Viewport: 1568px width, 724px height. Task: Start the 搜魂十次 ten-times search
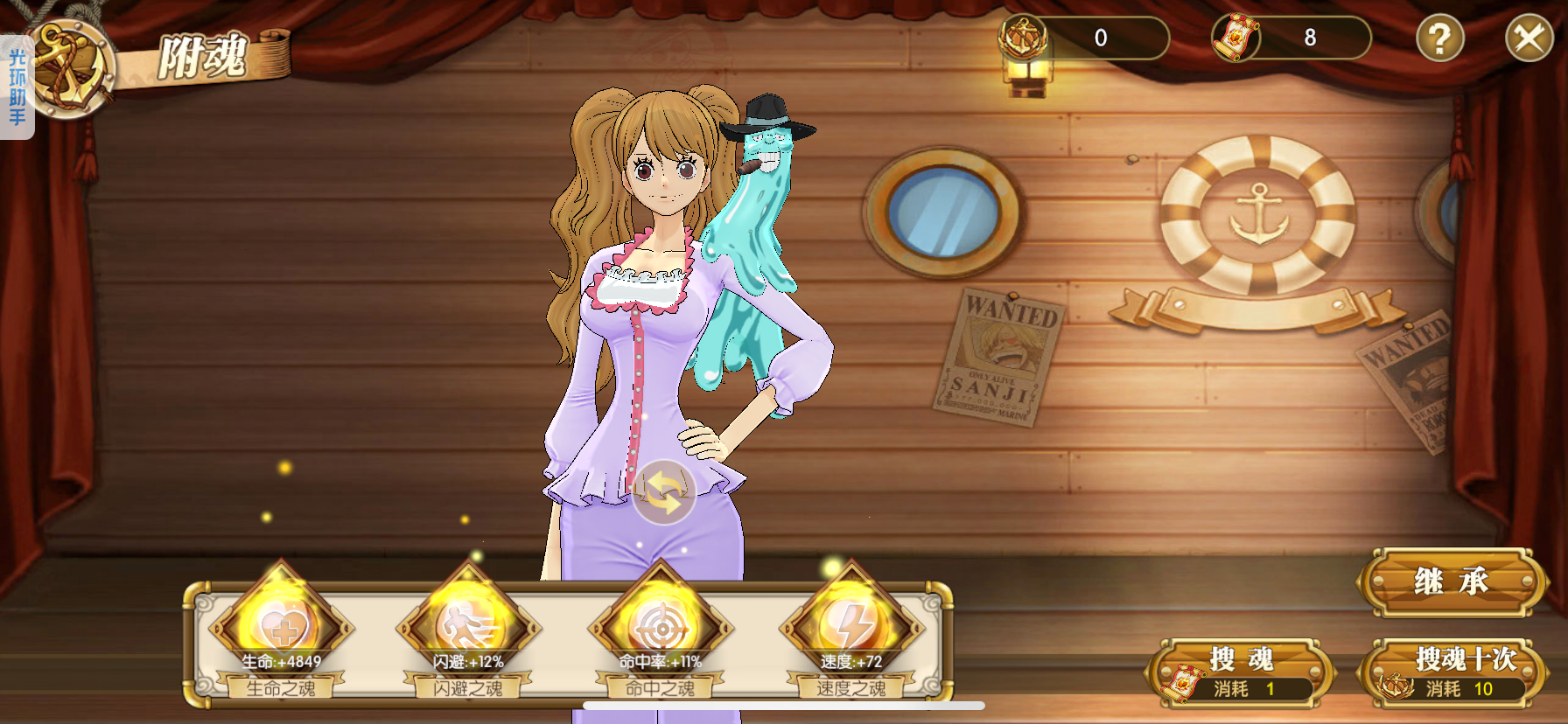click(x=1452, y=672)
